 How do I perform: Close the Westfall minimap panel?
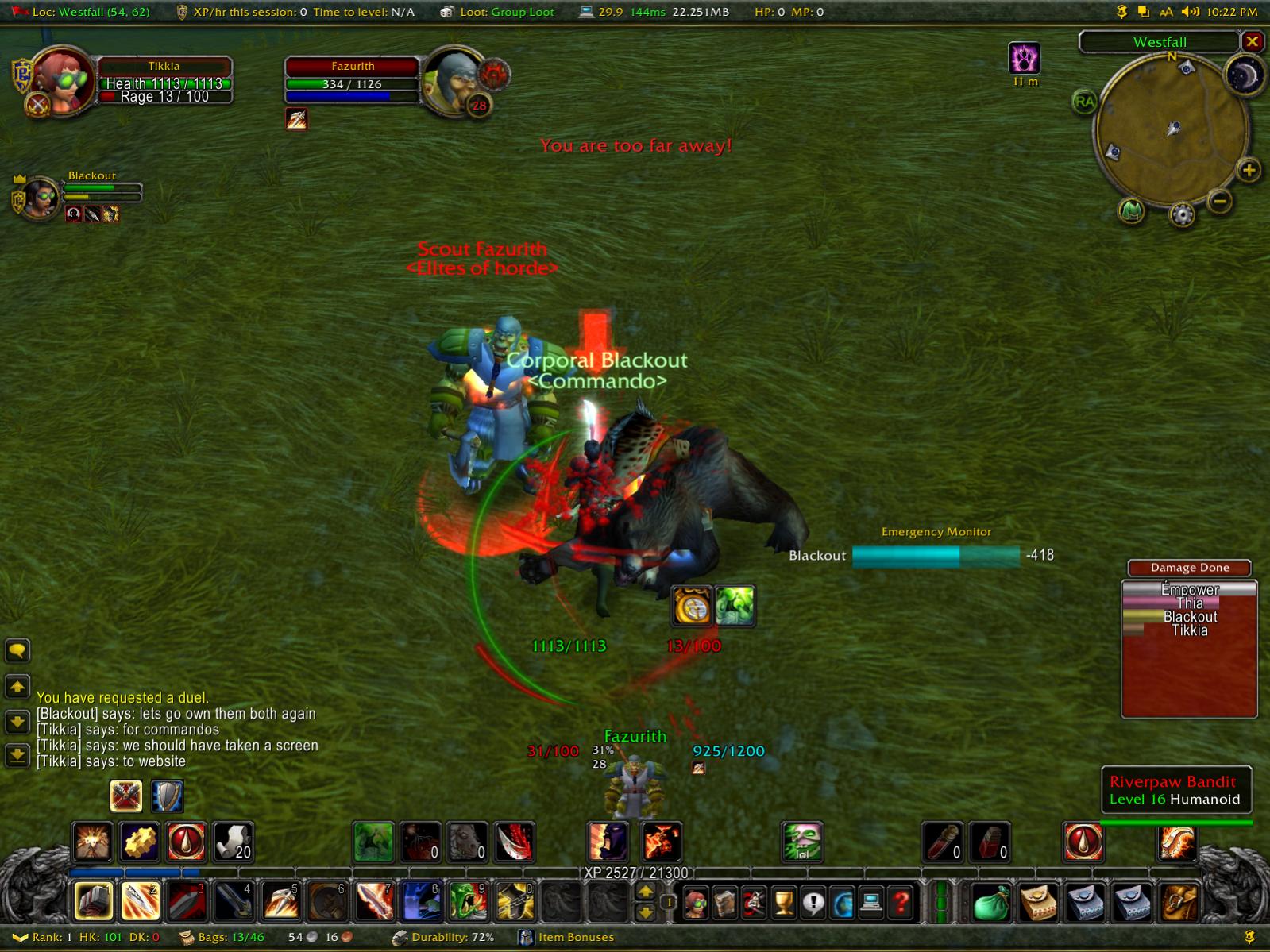1252,42
